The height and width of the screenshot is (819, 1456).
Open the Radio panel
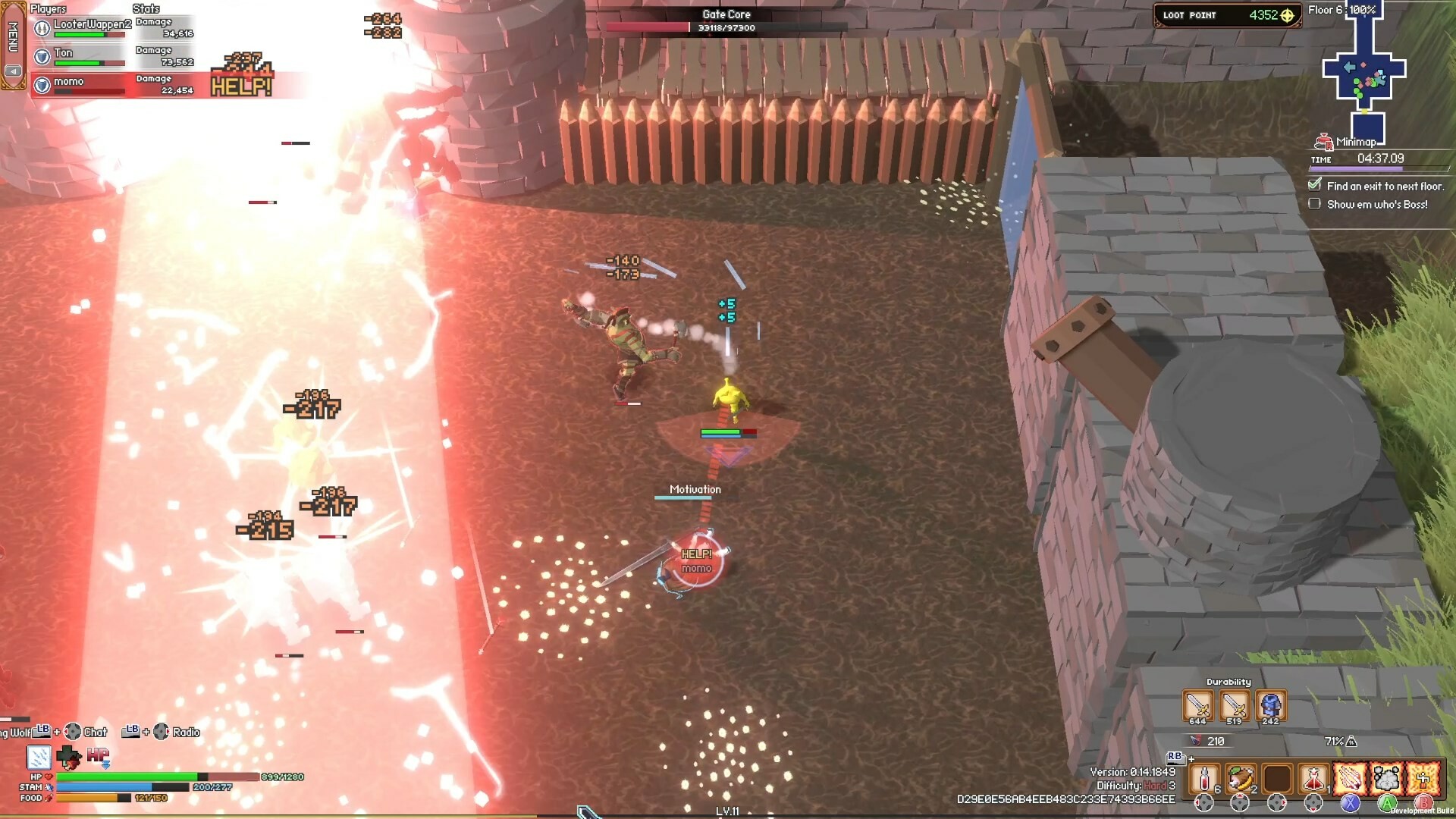pyautogui.click(x=184, y=732)
